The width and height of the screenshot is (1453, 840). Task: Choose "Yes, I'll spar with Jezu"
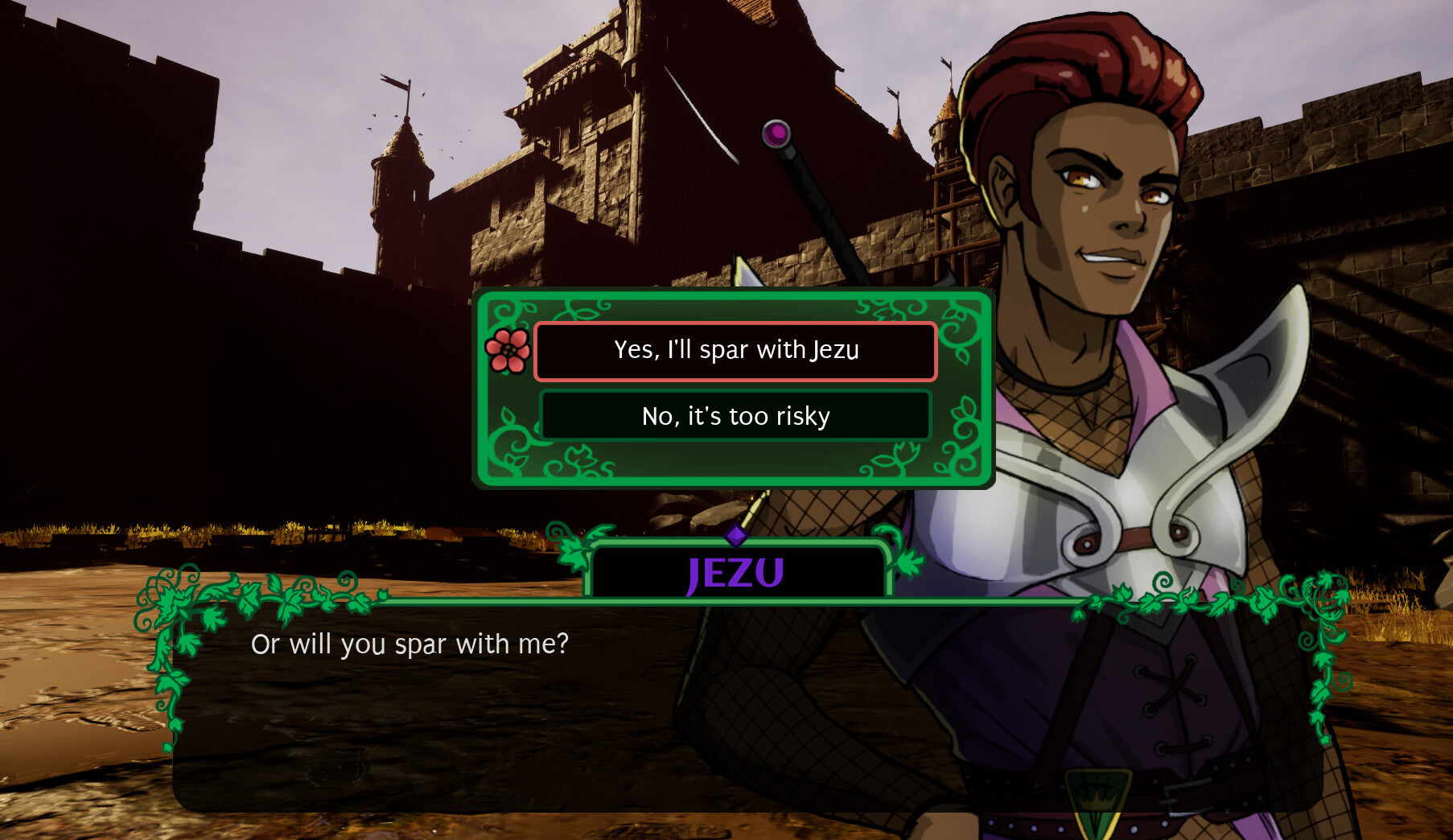click(x=735, y=351)
